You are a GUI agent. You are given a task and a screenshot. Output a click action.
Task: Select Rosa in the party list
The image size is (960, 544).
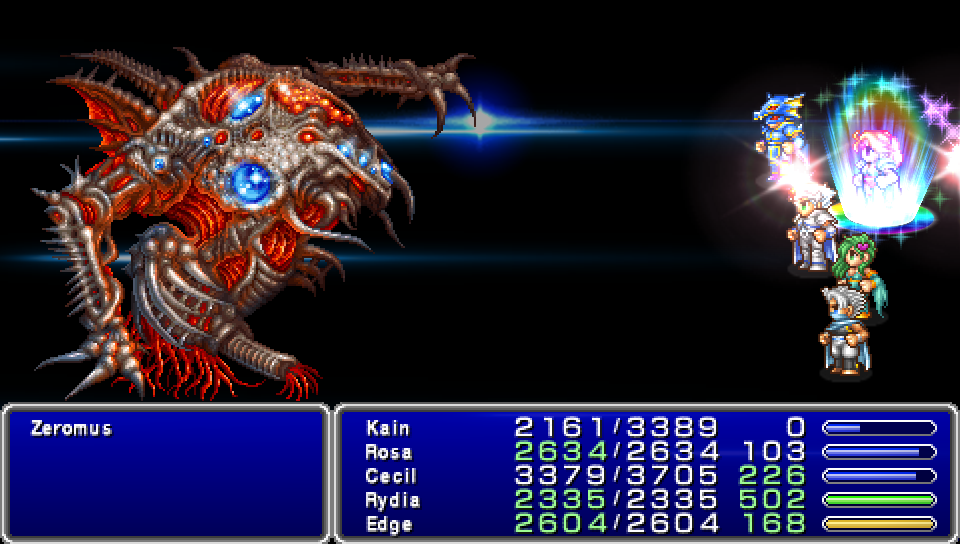[x=388, y=452]
